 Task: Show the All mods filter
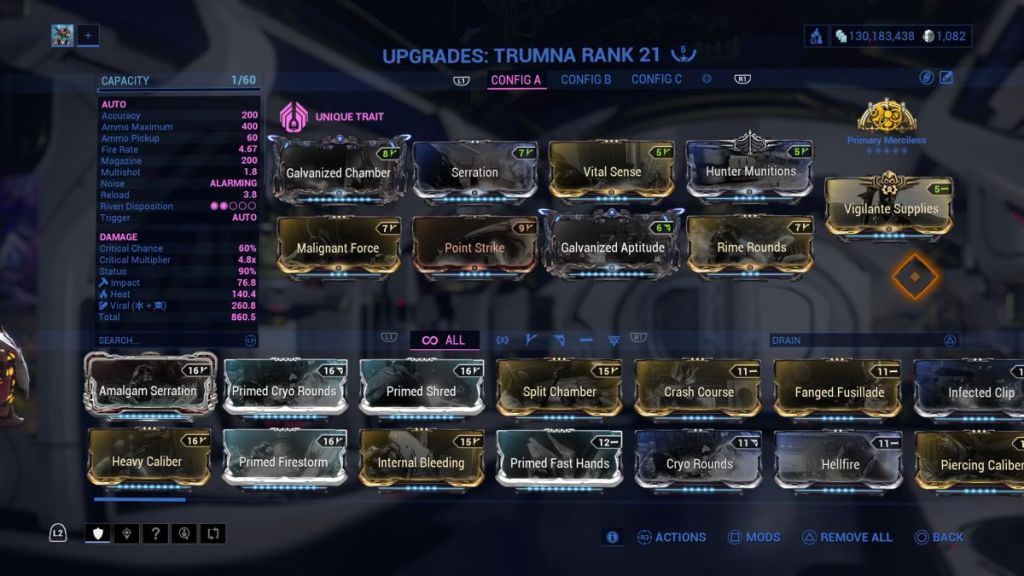[444, 340]
